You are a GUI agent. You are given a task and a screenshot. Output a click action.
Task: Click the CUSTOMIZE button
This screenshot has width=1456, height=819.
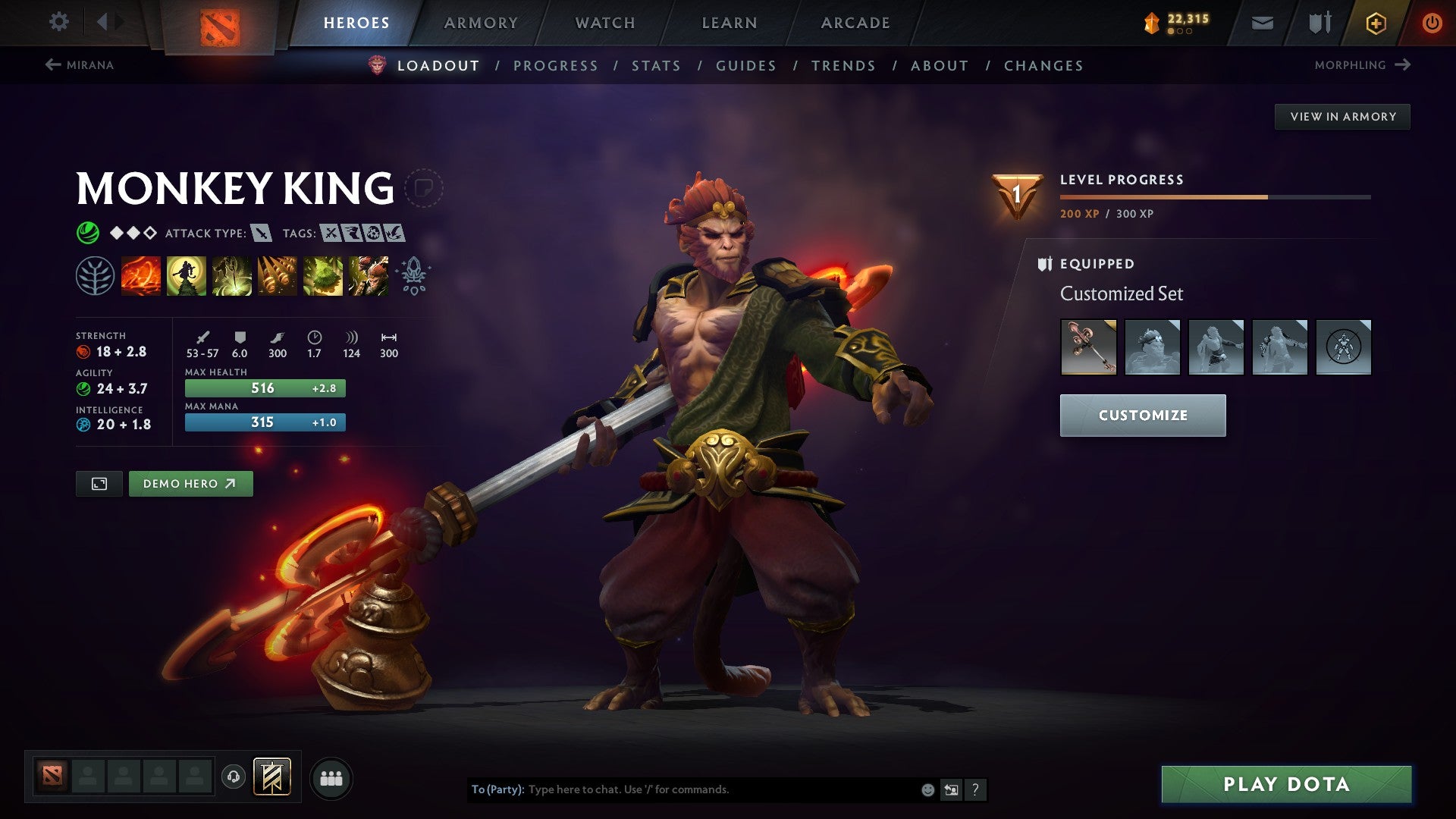pos(1142,416)
